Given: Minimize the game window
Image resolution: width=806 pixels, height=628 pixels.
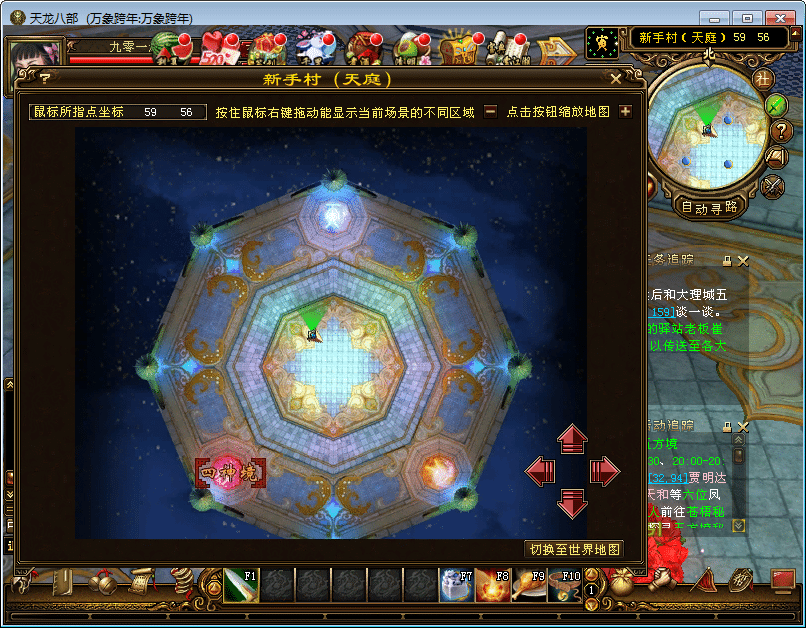Looking at the screenshot, I should [713, 18].
